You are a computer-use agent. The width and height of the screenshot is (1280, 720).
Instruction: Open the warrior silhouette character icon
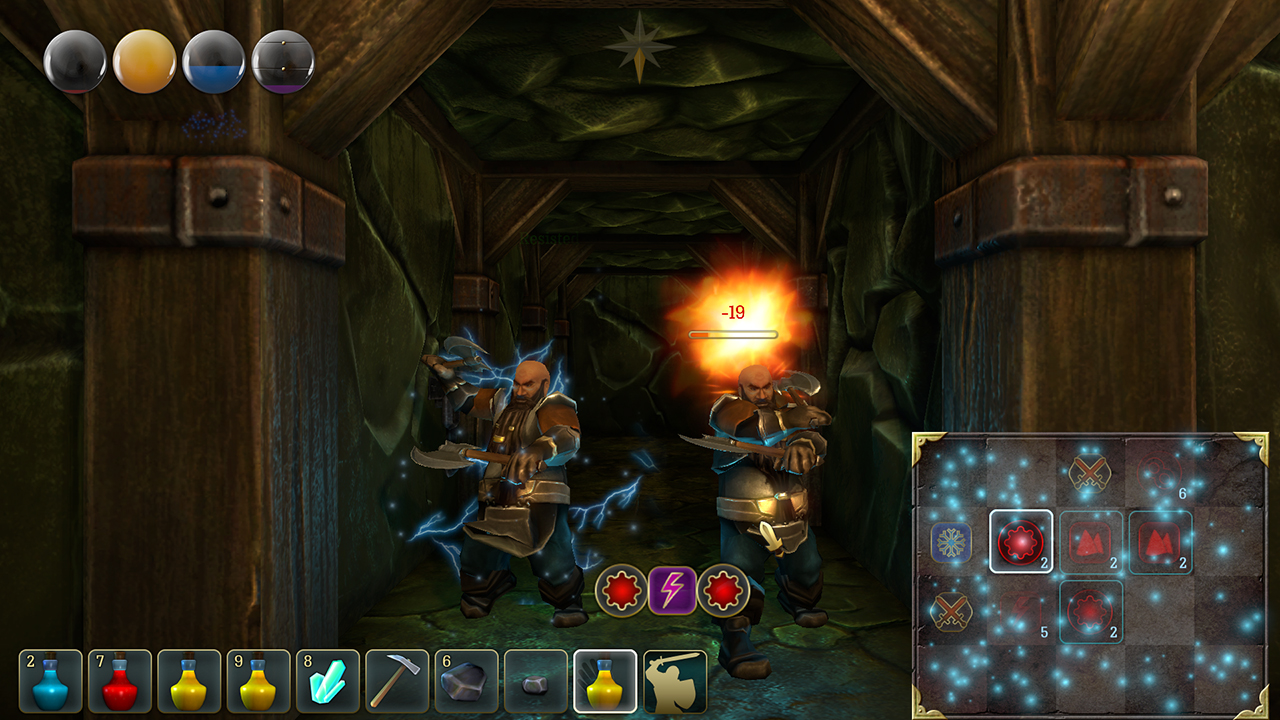point(675,681)
